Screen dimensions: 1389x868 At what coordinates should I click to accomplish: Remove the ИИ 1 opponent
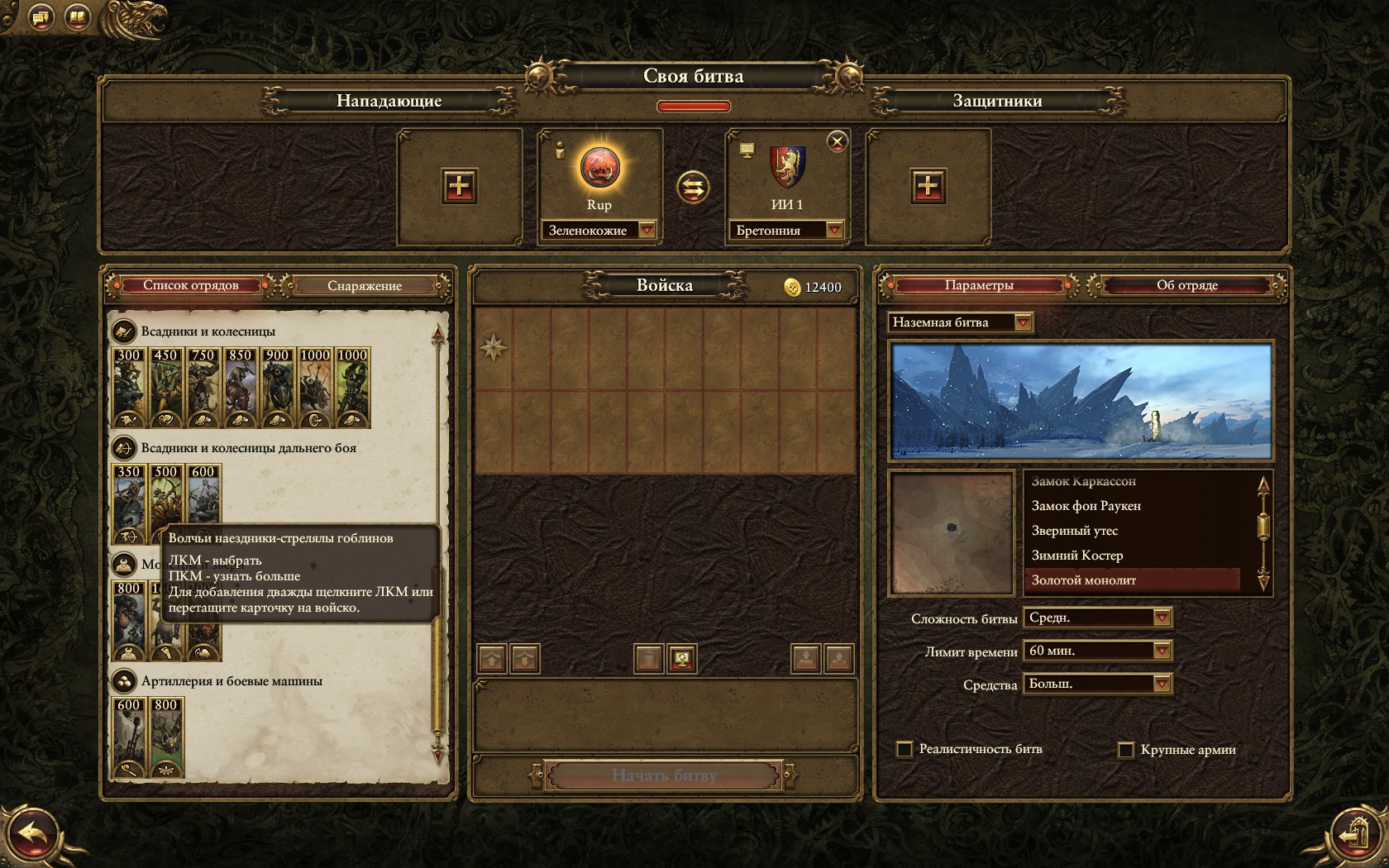[837, 141]
